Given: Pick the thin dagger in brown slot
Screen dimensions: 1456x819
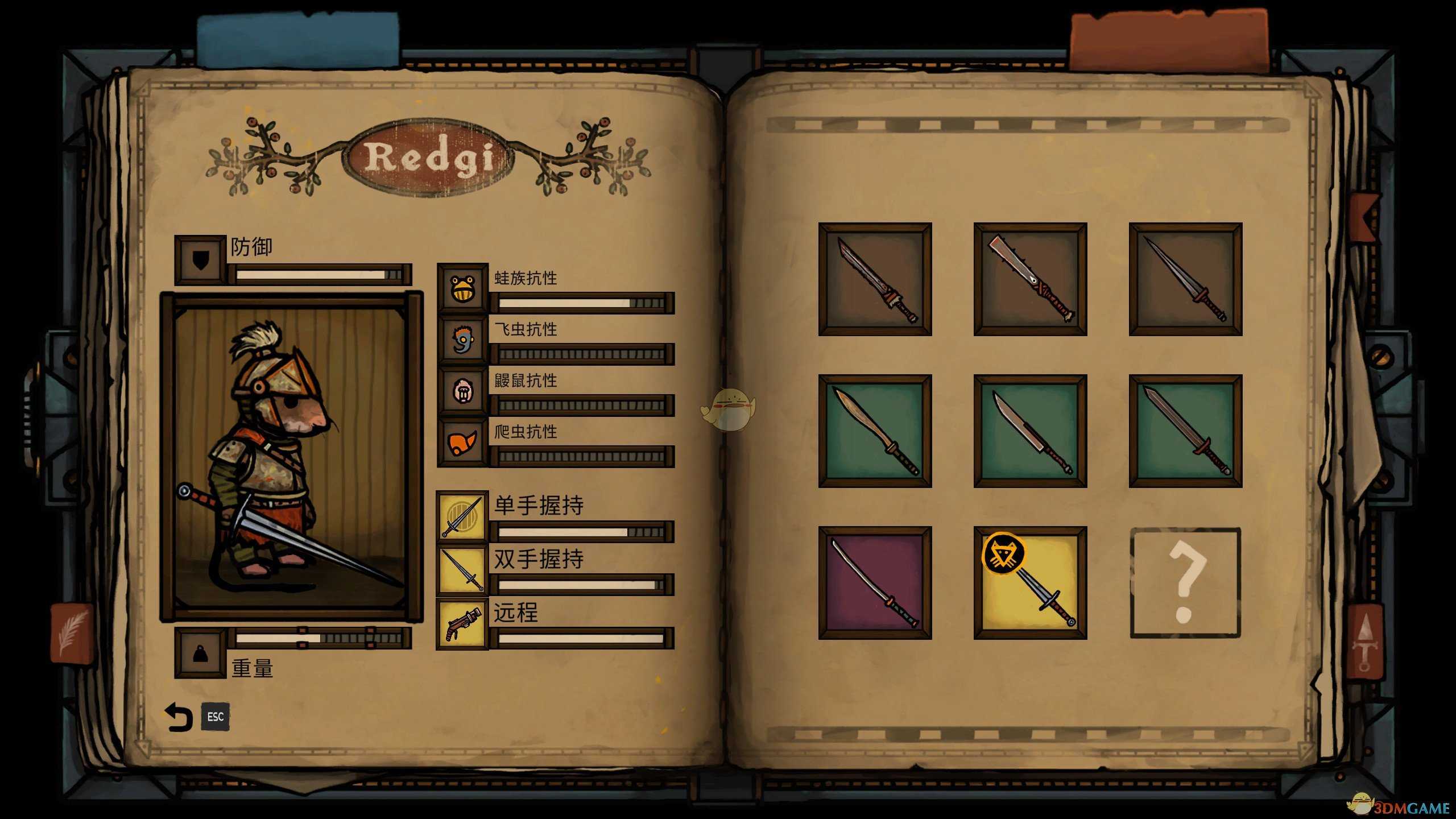Looking at the screenshot, I should tap(1185, 279).
